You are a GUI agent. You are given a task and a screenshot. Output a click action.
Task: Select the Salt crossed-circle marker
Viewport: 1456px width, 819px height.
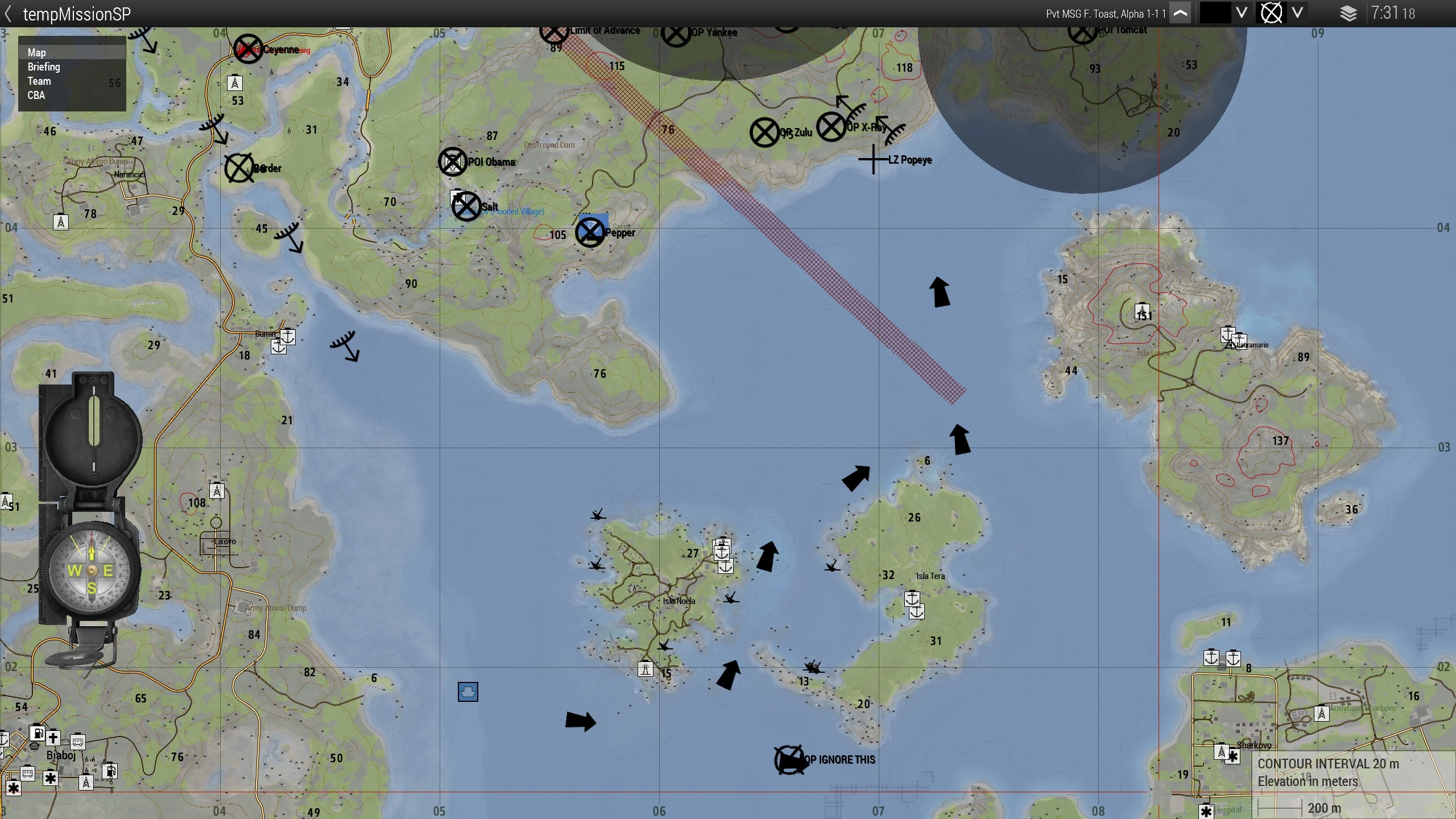(x=466, y=206)
